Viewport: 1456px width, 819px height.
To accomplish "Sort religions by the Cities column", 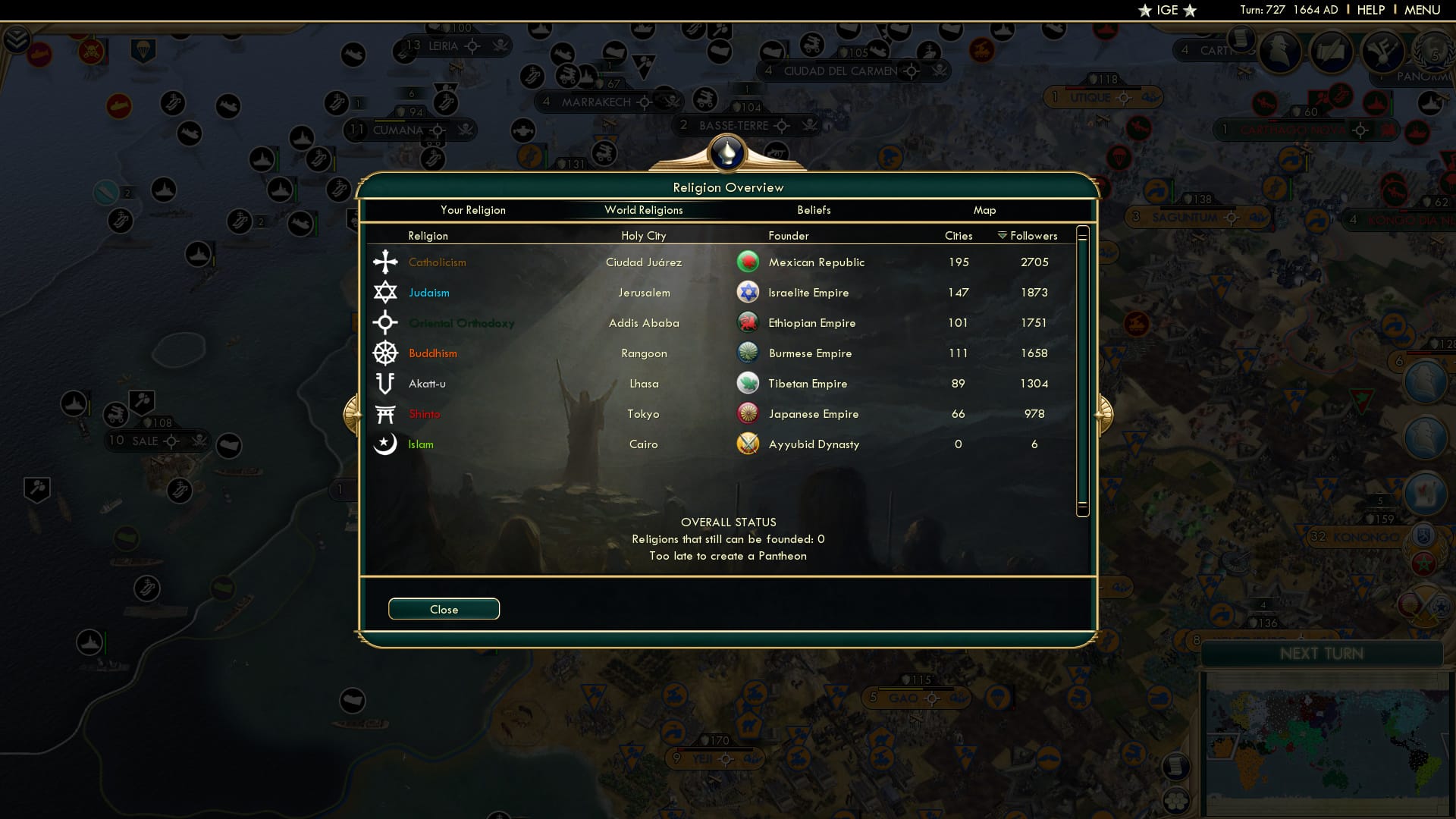I will pyautogui.click(x=958, y=235).
